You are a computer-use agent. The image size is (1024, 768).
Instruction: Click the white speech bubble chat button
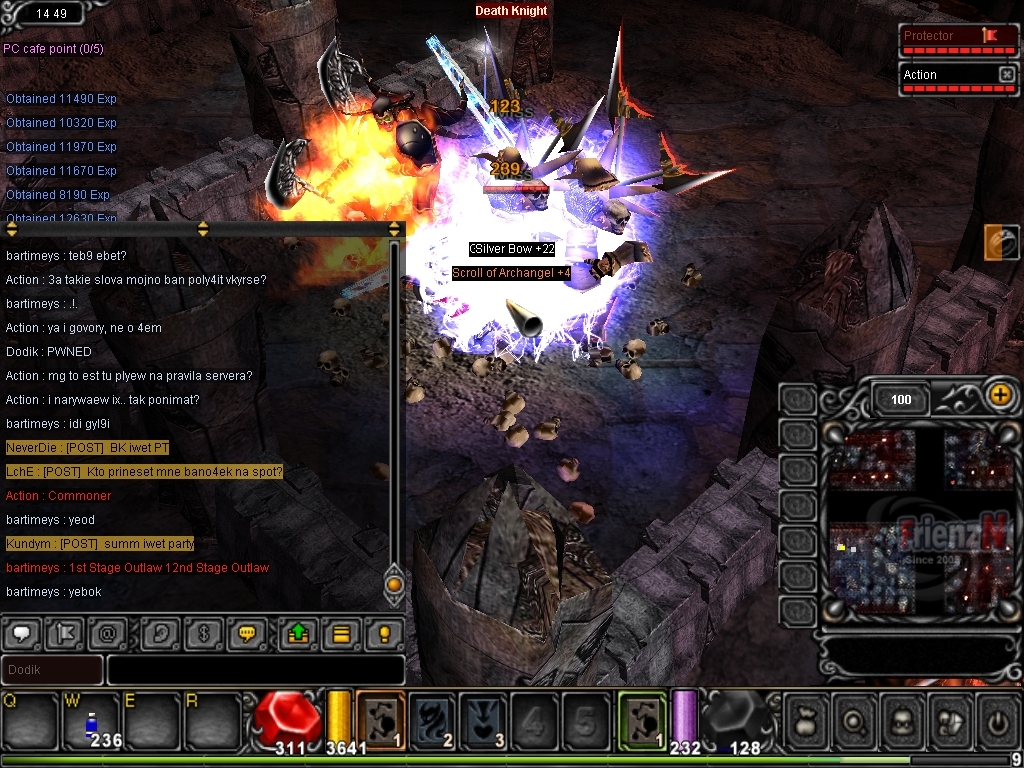click(x=22, y=633)
